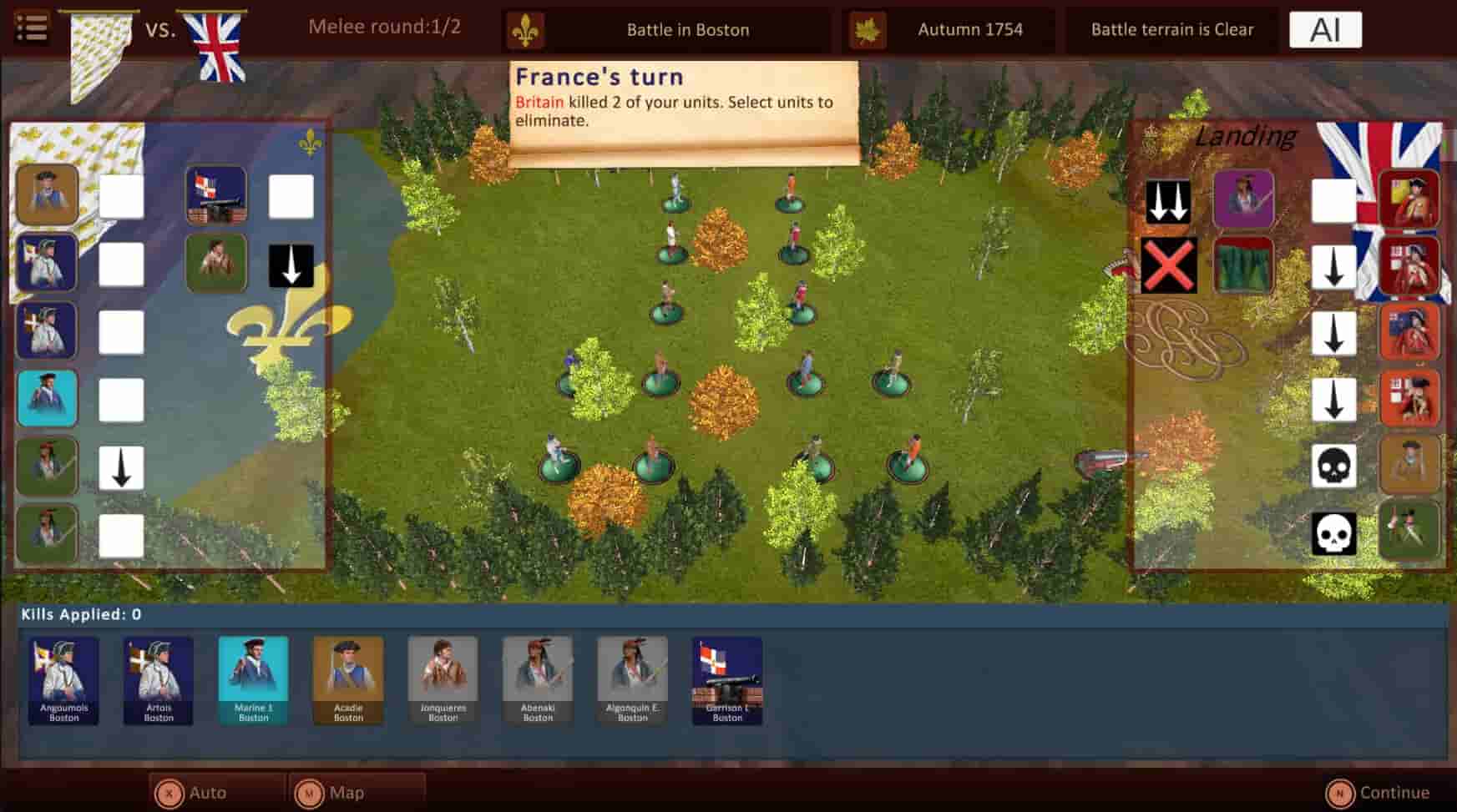
Task: Select the Artois Boston unit portrait
Action: (159, 680)
